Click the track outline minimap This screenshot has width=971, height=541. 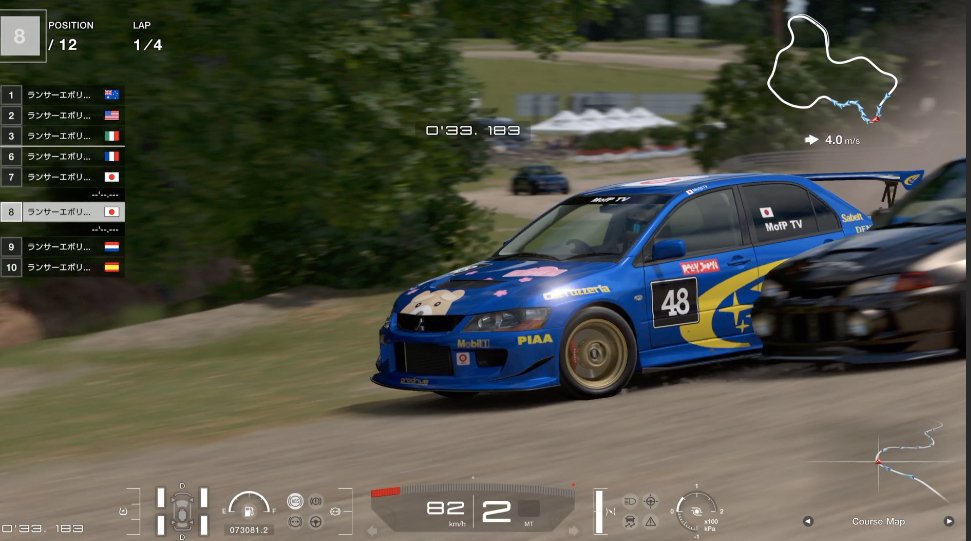[x=831, y=69]
